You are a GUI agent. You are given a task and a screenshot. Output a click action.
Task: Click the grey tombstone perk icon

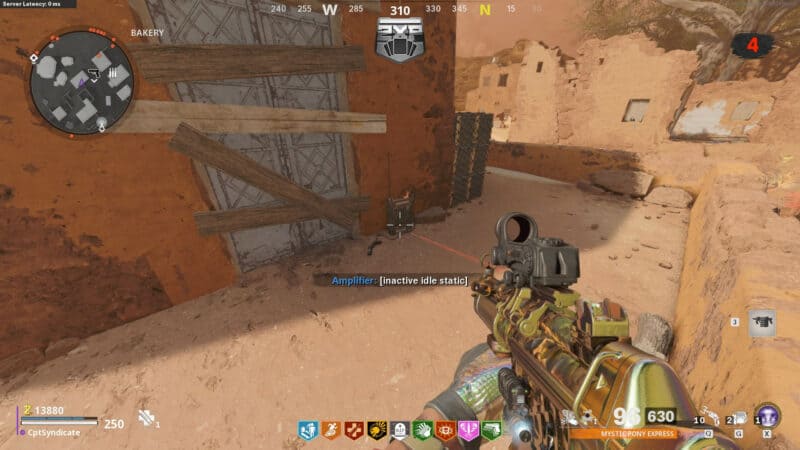399,430
